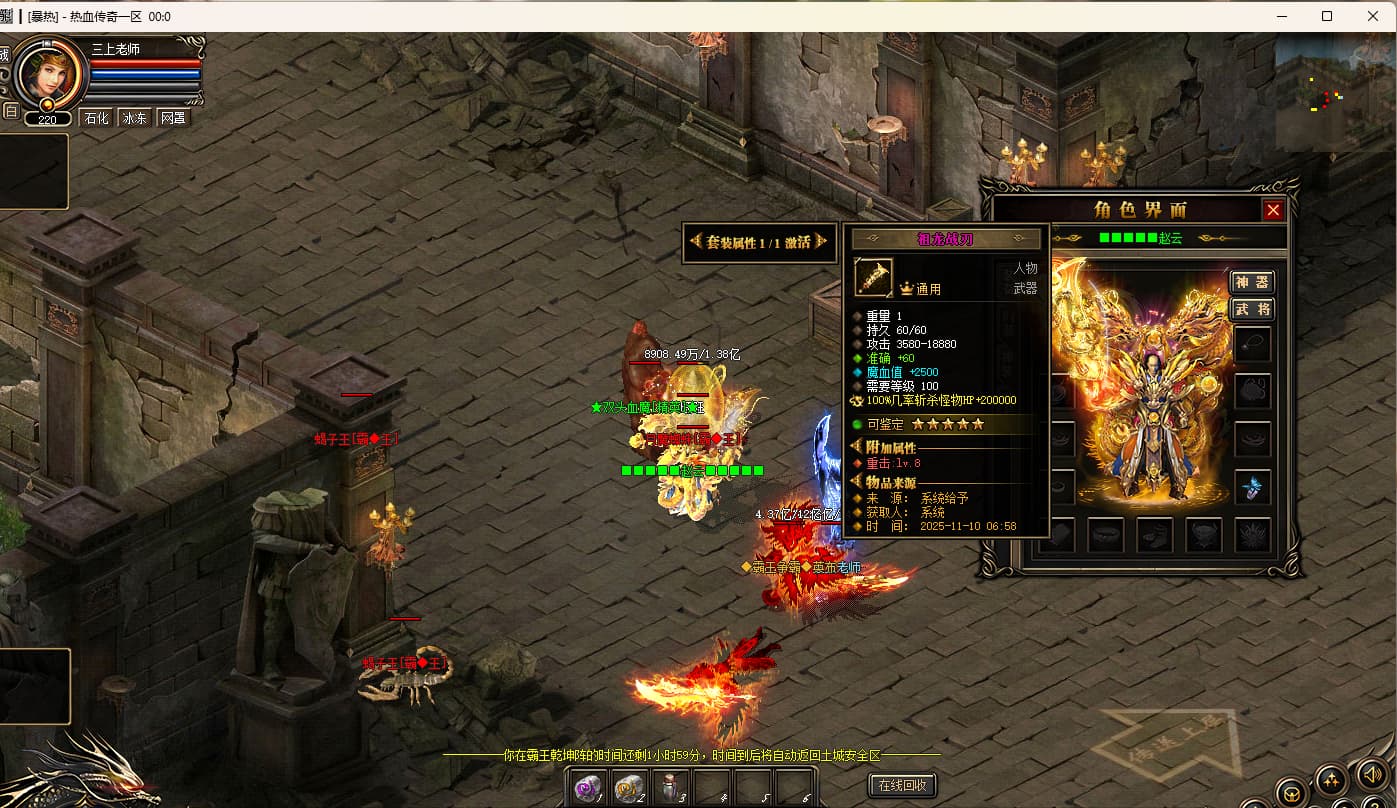This screenshot has width=1397, height=808.
Task: Click the 套装属性 set attribute banner
Action: (759, 243)
